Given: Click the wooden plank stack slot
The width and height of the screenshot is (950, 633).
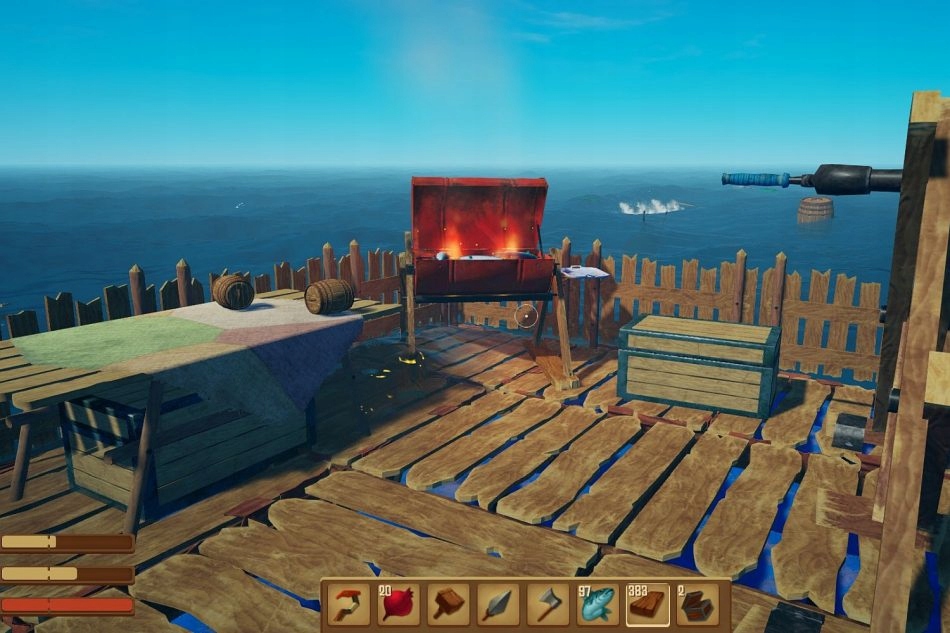Looking at the screenshot, I should tap(648, 604).
